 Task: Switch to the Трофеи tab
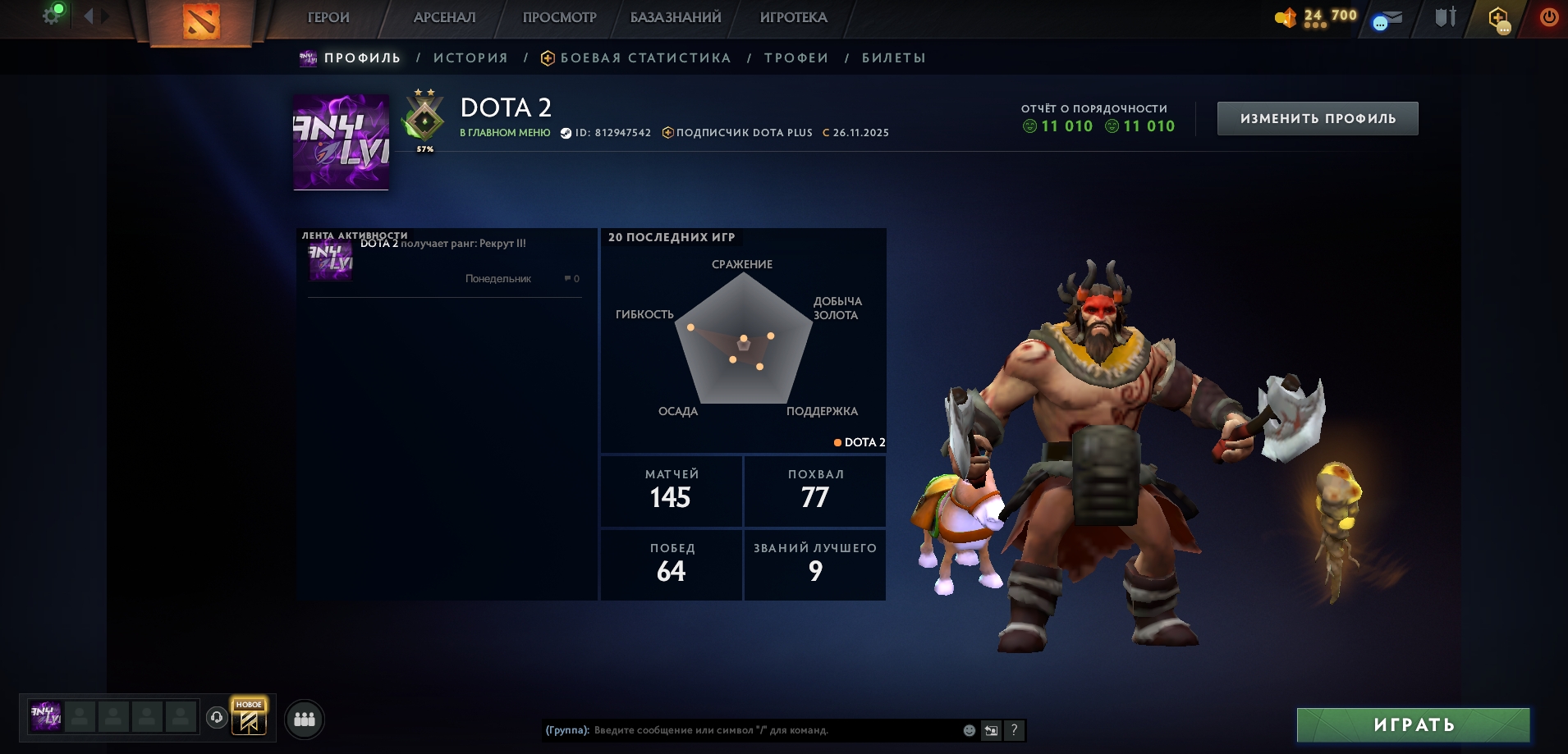pos(796,58)
